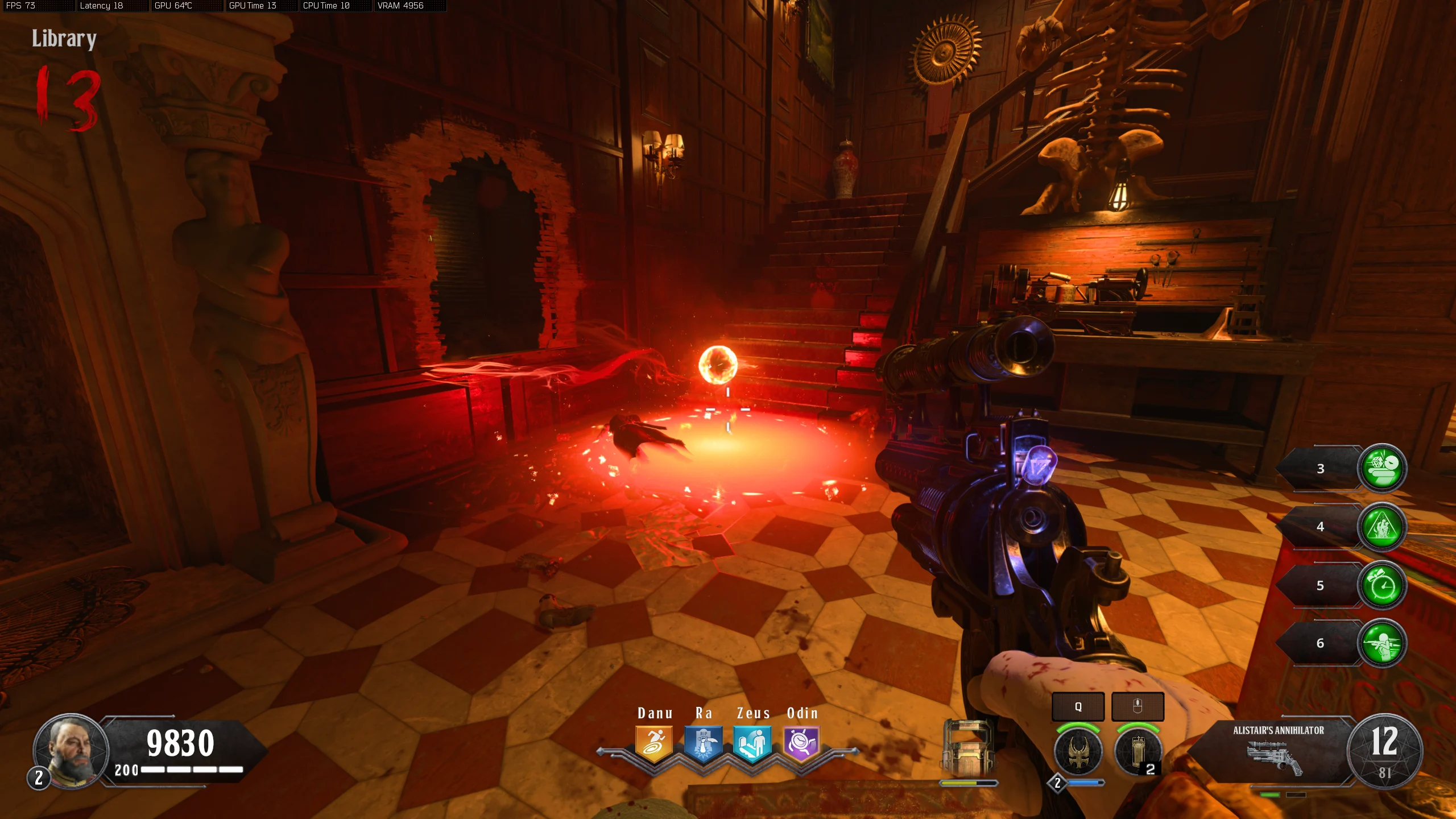Trigger the alarm-clock elixir in slot 5
This screenshot has width=1456, height=819.
point(1382,585)
